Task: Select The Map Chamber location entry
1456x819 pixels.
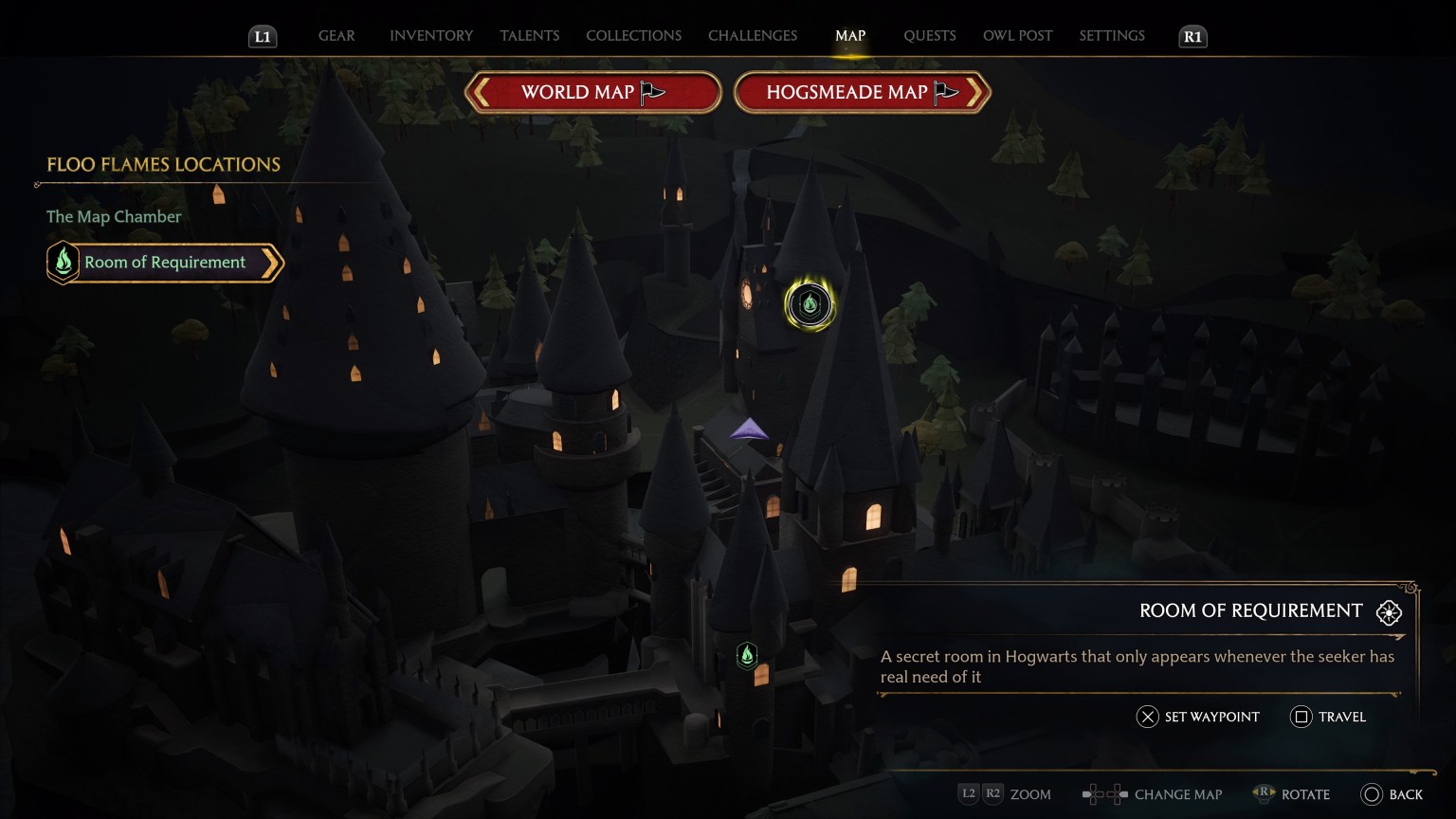Action: (114, 216)
